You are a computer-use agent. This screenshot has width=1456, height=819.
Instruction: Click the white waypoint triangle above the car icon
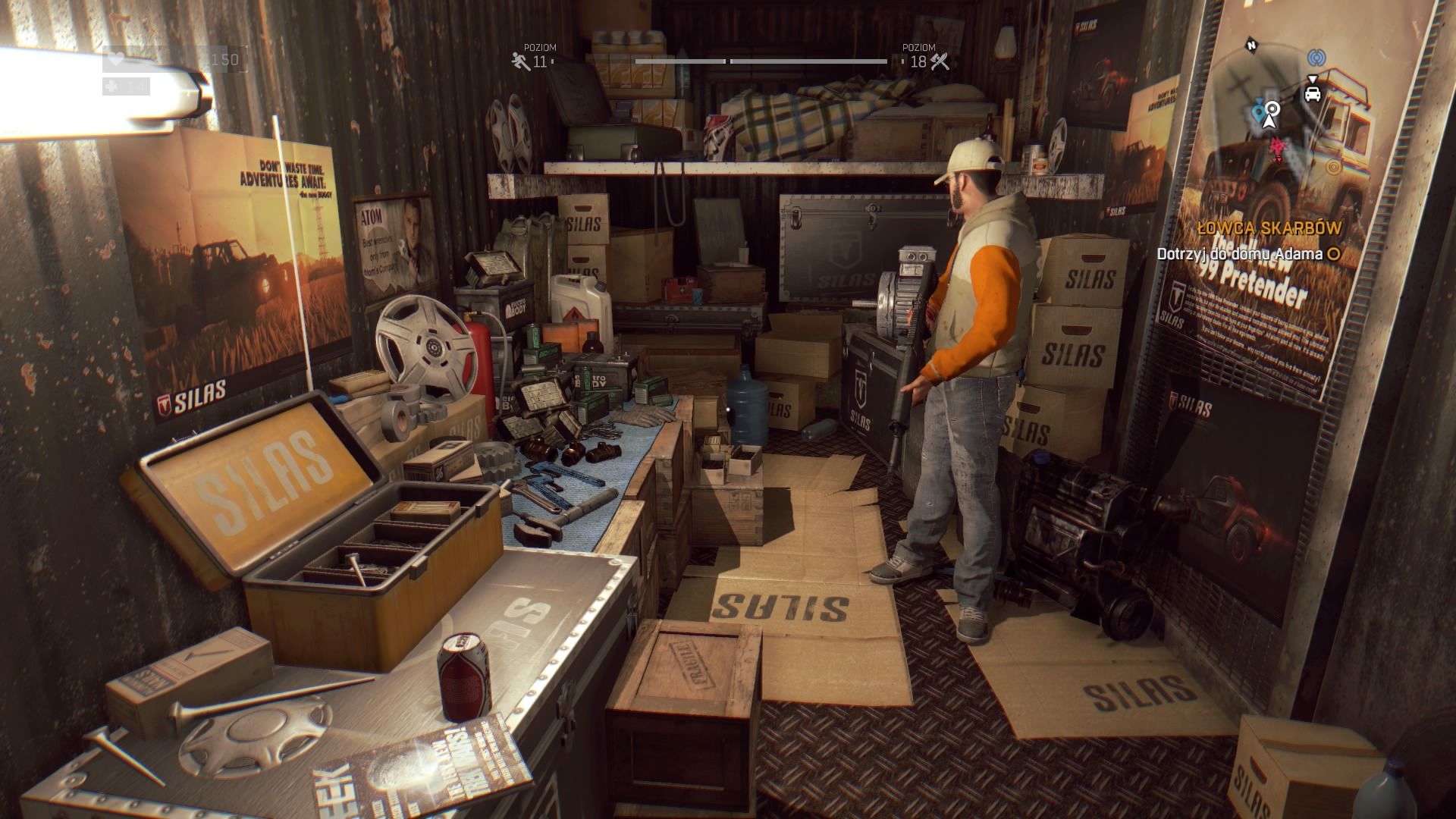[1313, 79]
